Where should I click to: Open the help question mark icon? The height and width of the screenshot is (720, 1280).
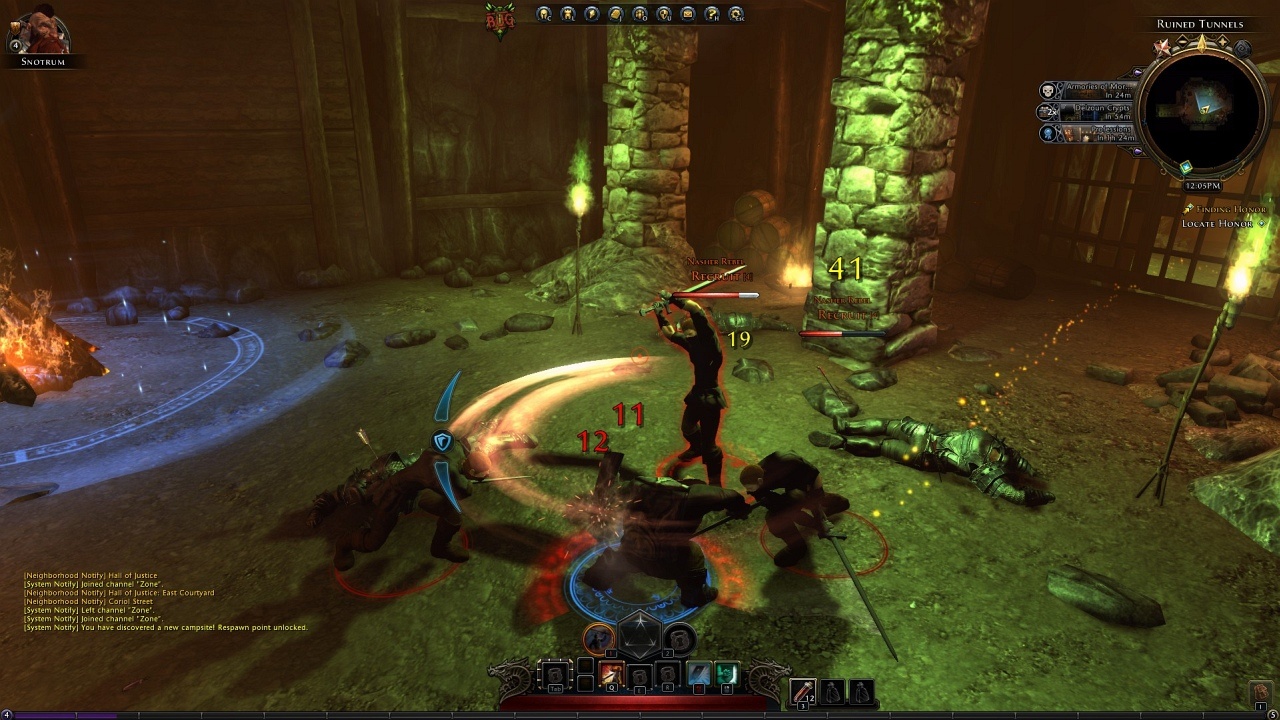(x=712, y=14)
